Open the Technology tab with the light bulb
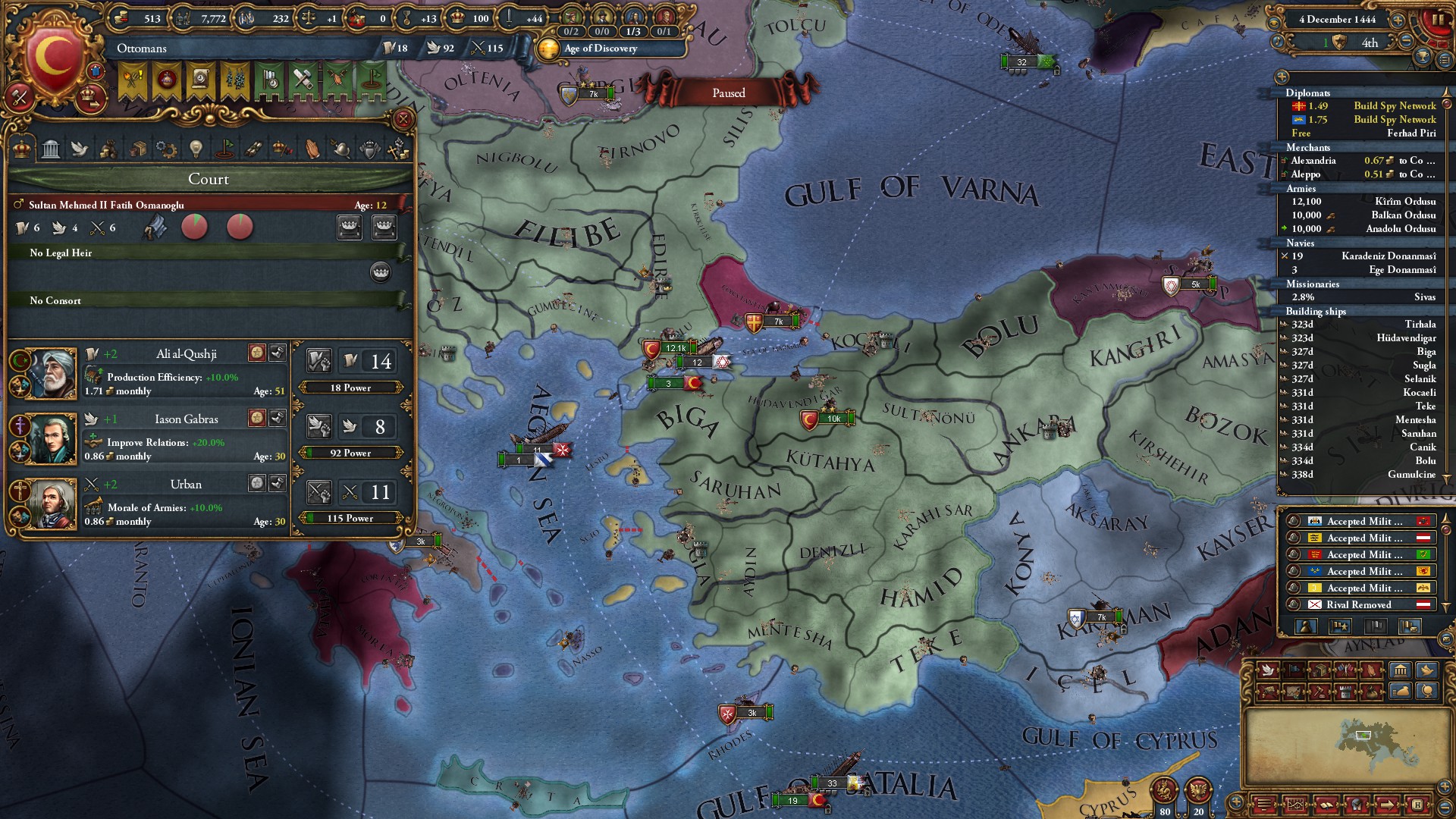 pyautogui.click(x=196, y=149)
